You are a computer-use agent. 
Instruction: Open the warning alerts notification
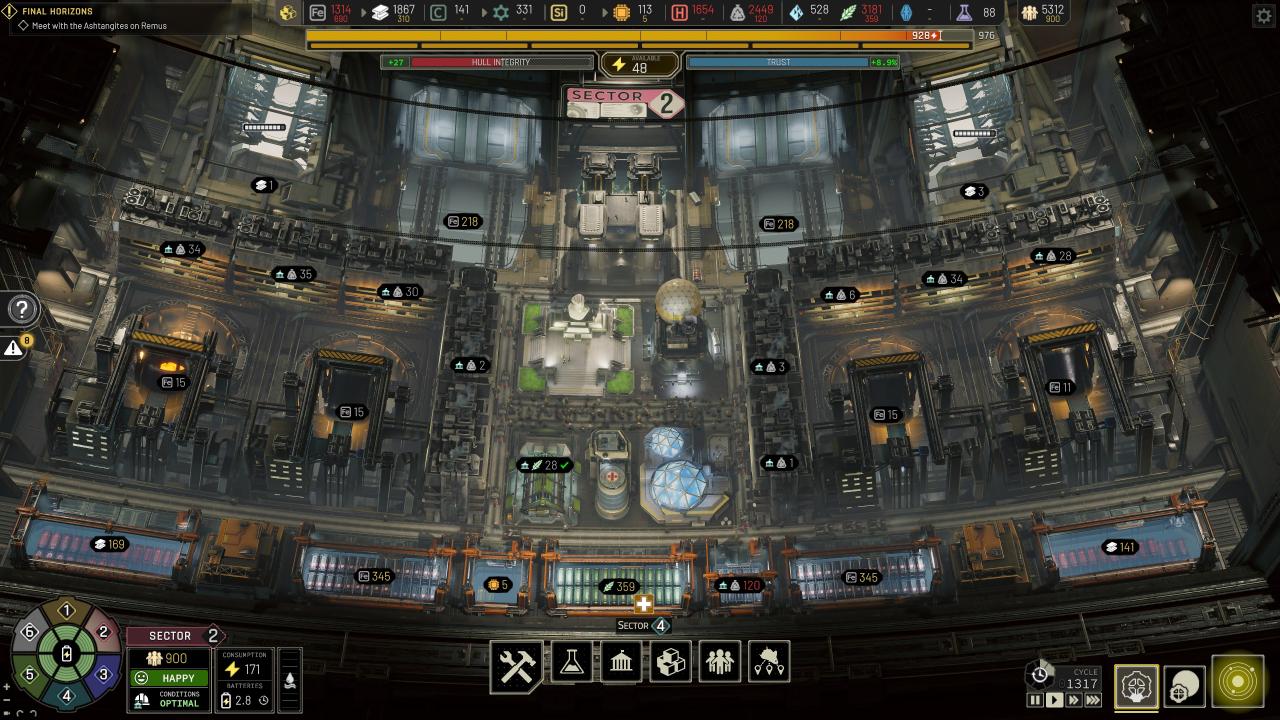click(x=14, y=348)
